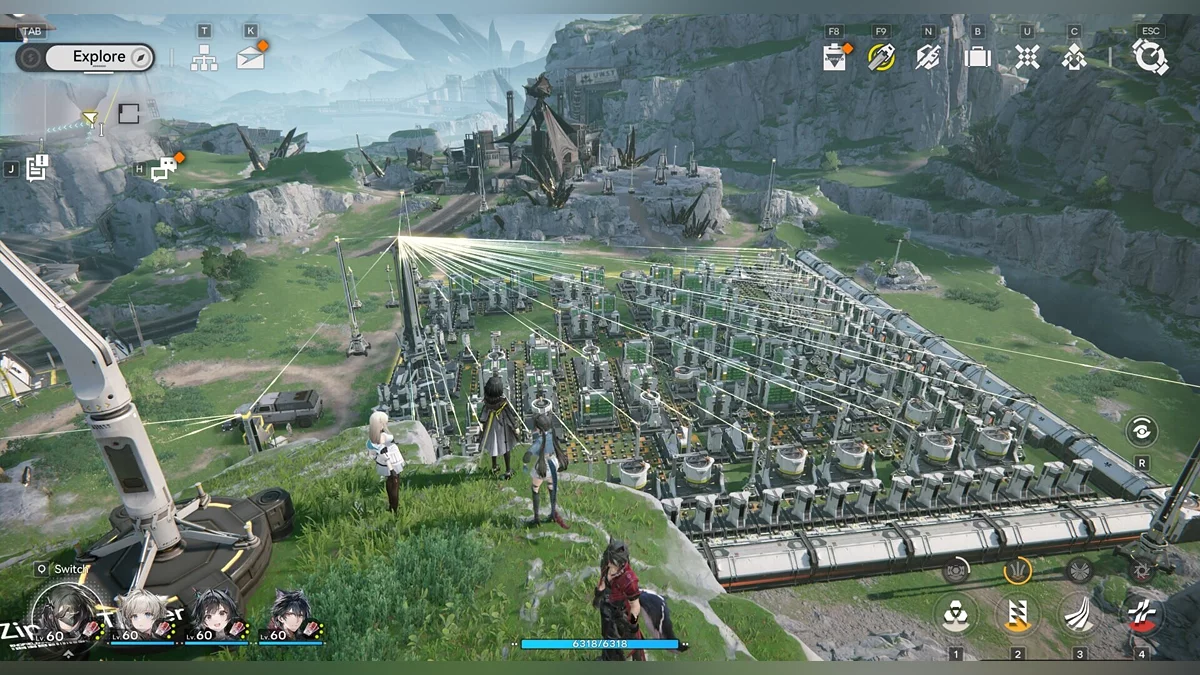Image resolution: width=1200 pixels, height=675 pixels.
Task: Activate skill slot one ability icon
Action: point(955,614)
